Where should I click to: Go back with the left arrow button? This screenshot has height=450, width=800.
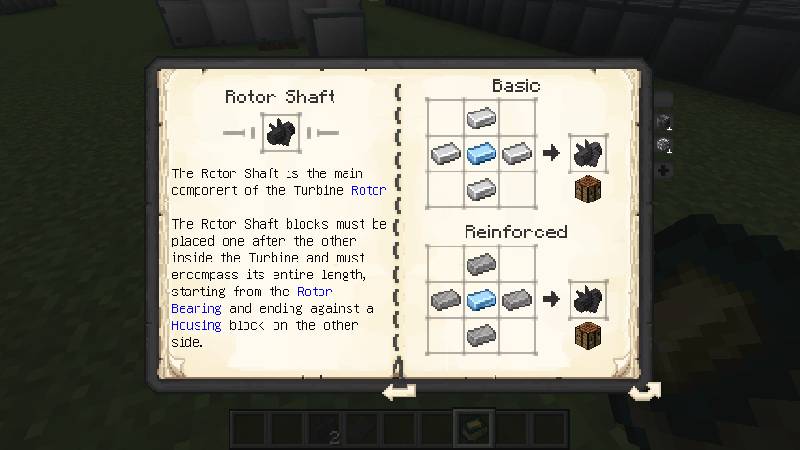399,391
